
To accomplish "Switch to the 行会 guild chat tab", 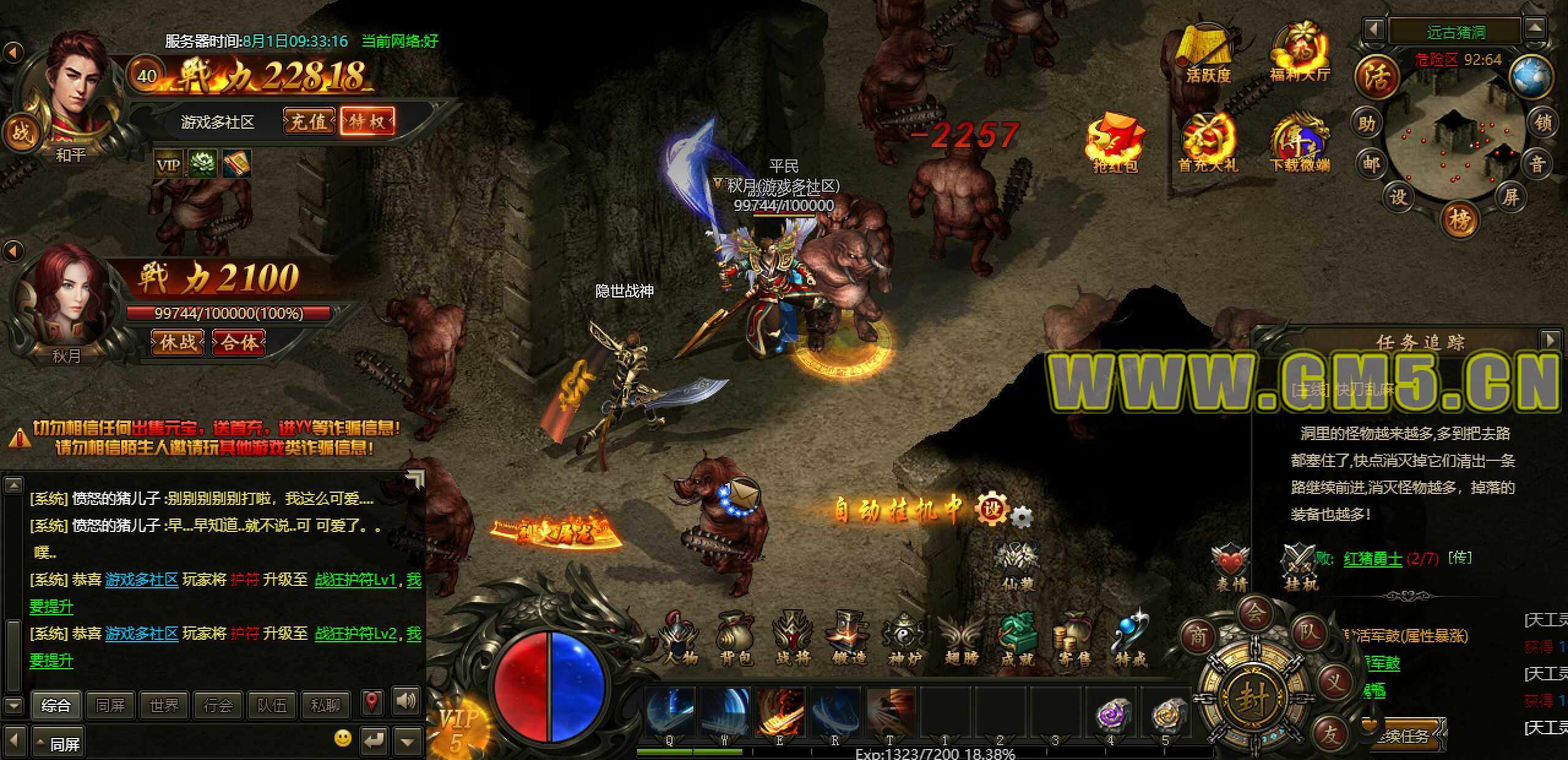I will 218,705.
